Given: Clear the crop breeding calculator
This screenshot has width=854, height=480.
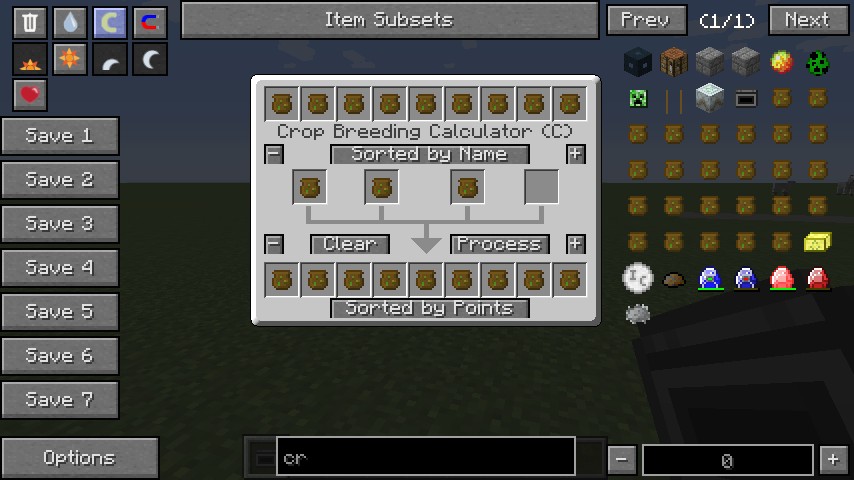Looking at the screenshot, I should [x=349, y=244].
